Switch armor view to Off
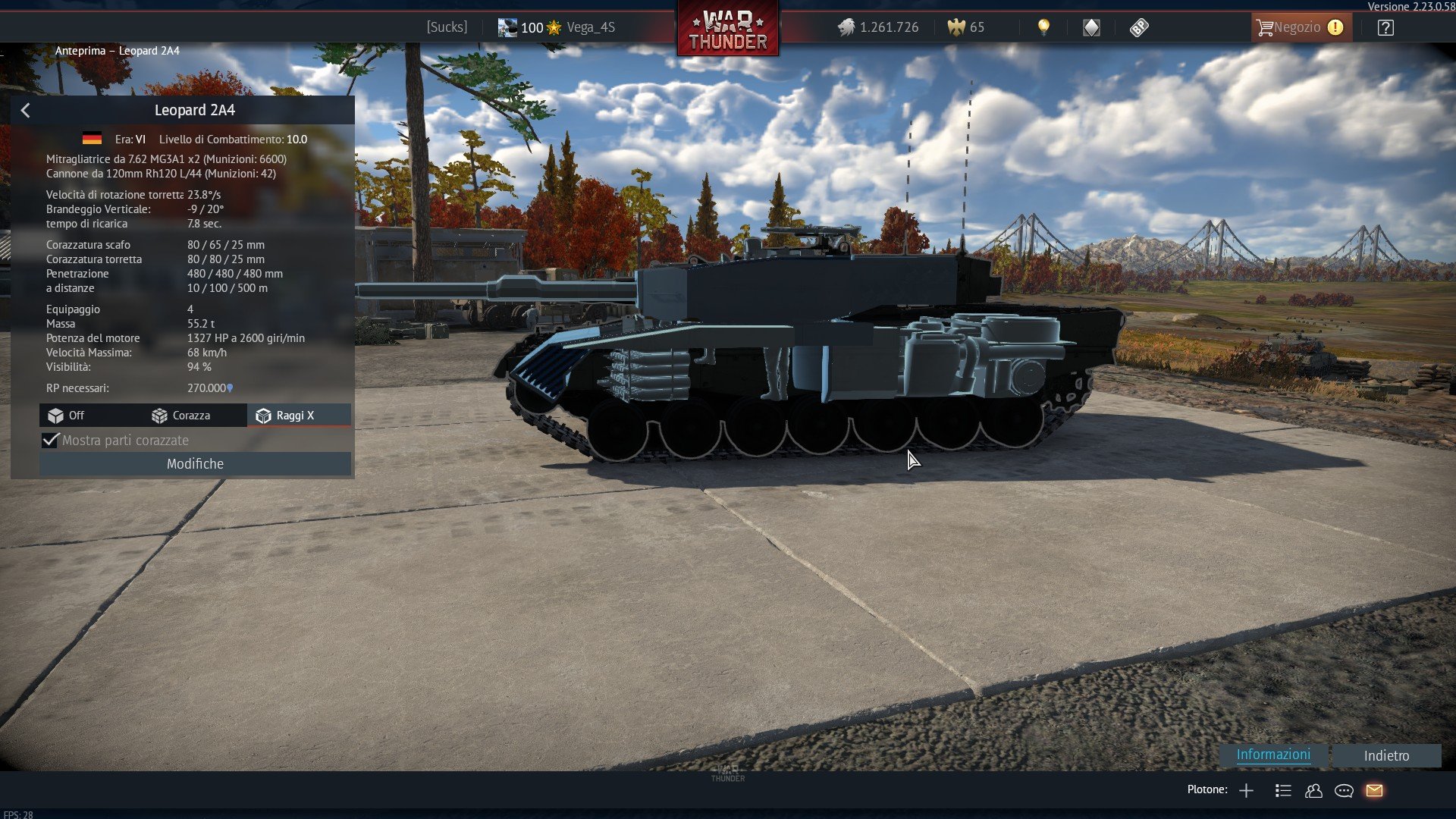 click(x=67, y=416)
